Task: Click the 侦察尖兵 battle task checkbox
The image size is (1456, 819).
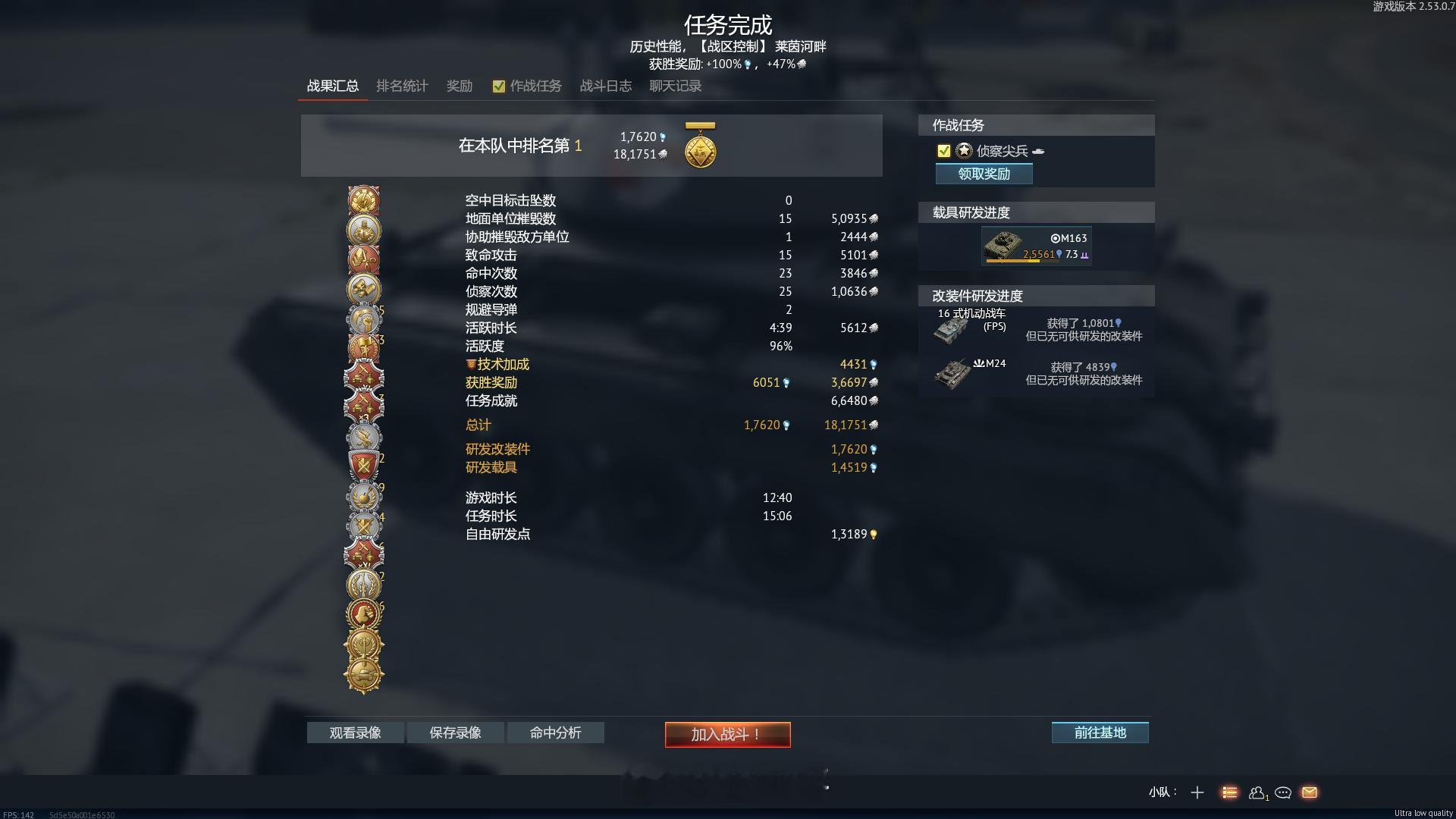Action: [943, 151]
